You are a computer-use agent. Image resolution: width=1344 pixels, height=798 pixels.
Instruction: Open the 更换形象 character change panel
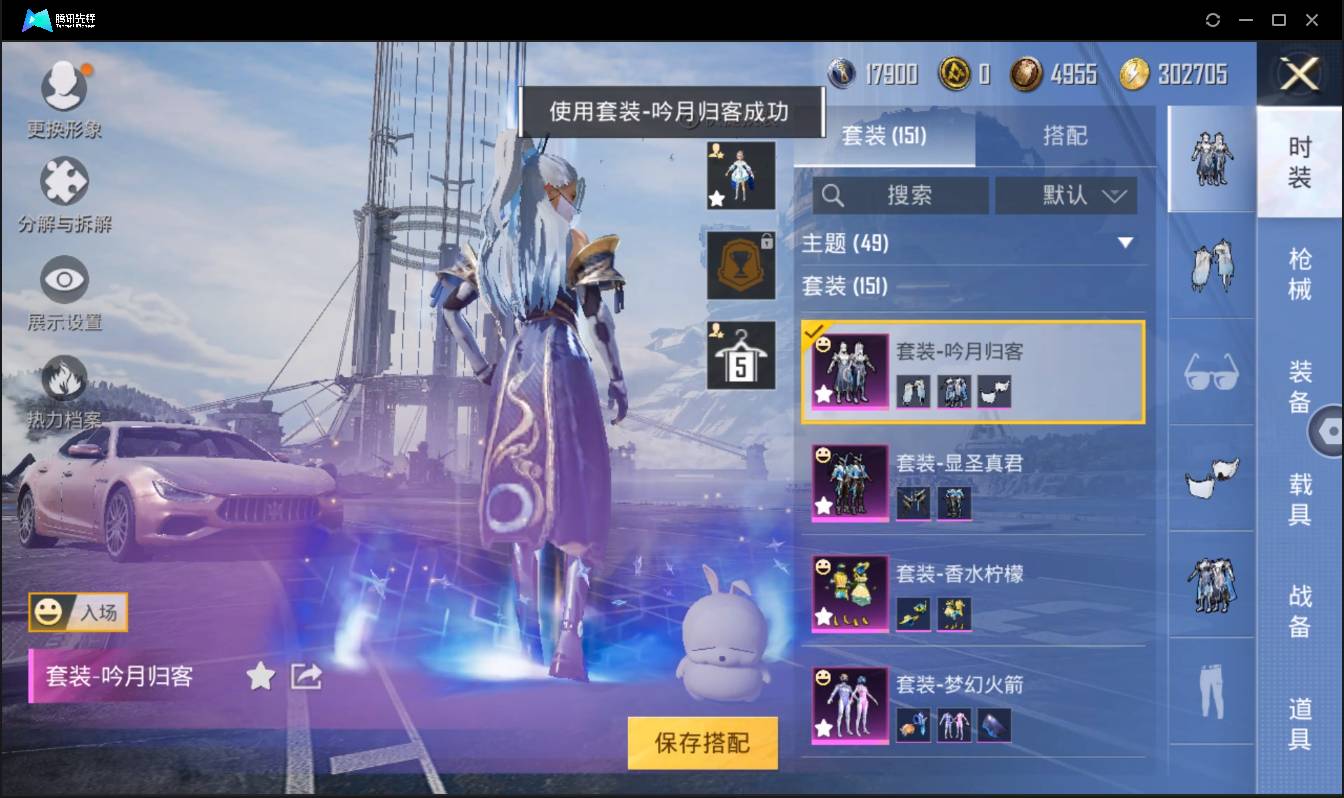(x=64, y=95)
